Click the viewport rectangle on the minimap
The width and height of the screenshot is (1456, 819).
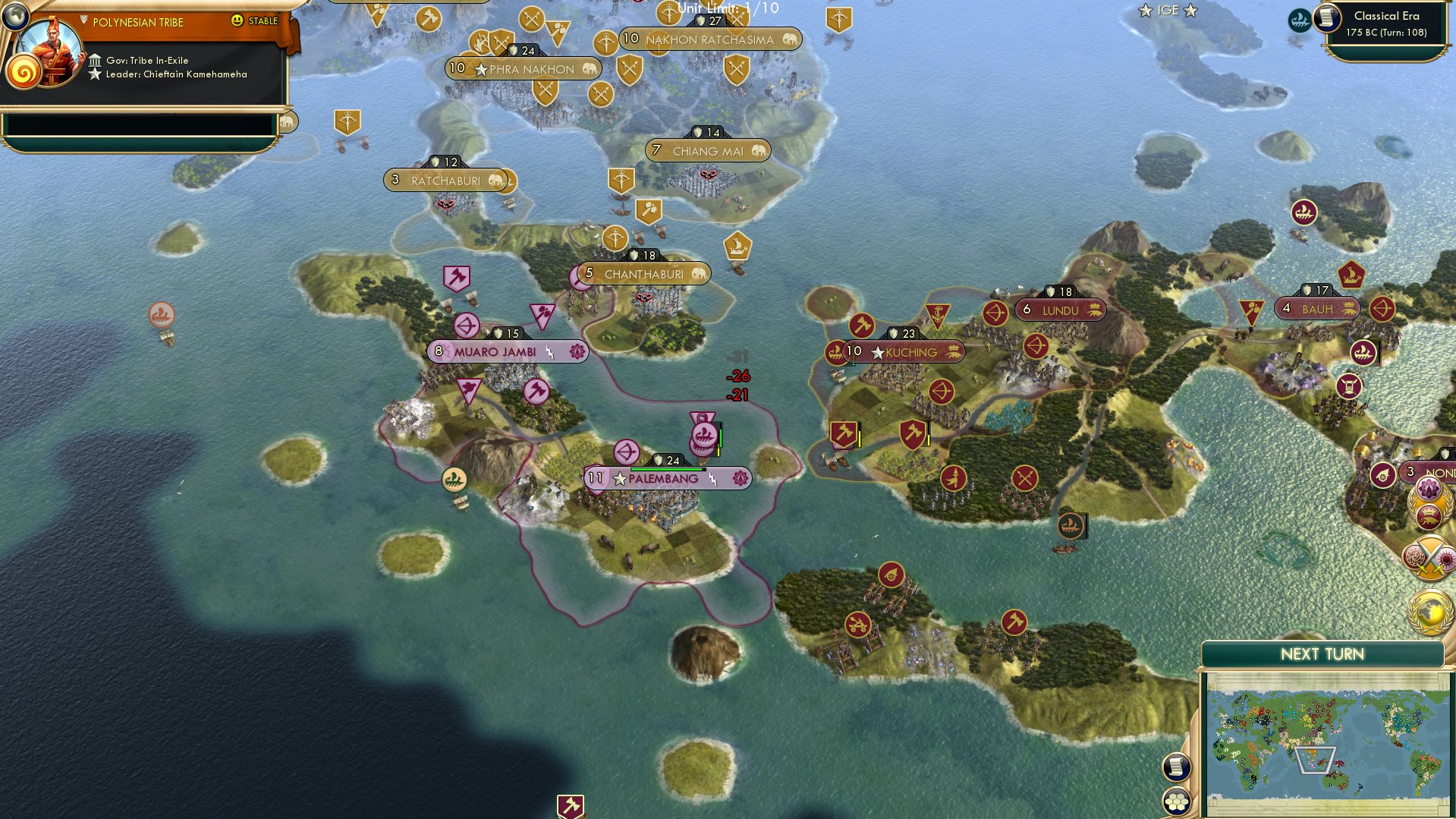[x=1316, y=760]
